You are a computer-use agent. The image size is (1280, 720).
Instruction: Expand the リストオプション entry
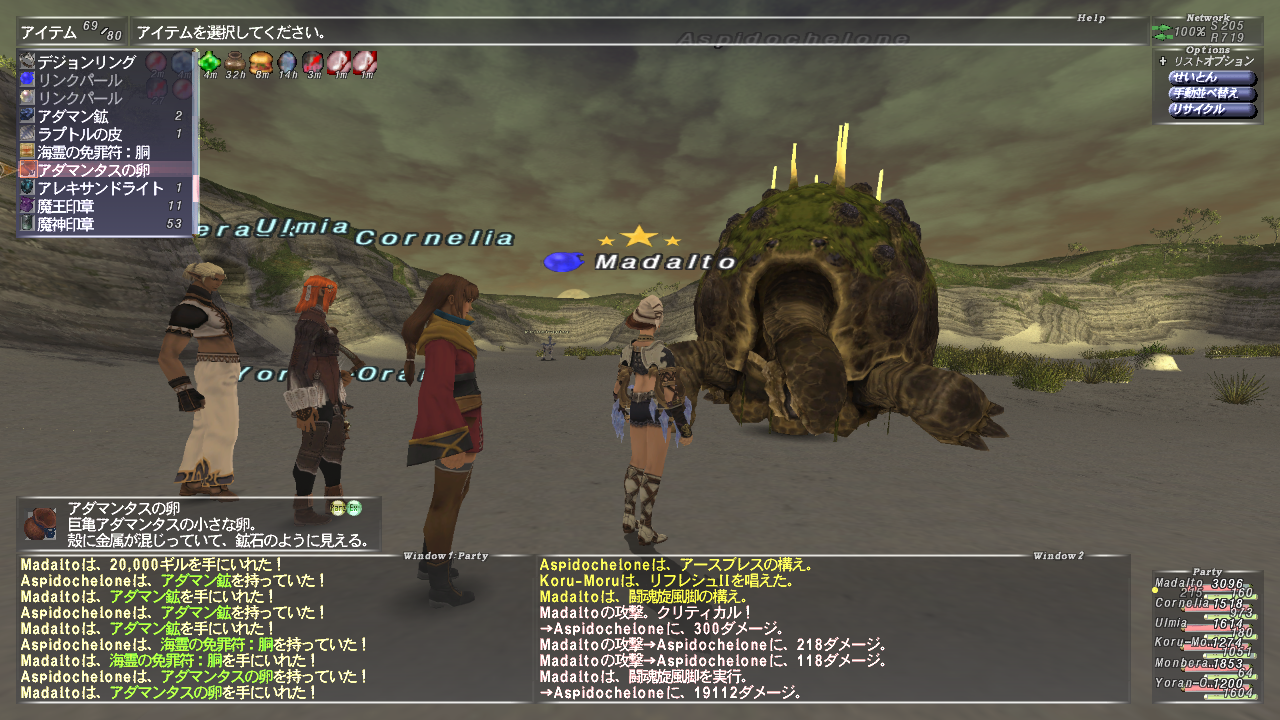click(x=1206, y=61)
